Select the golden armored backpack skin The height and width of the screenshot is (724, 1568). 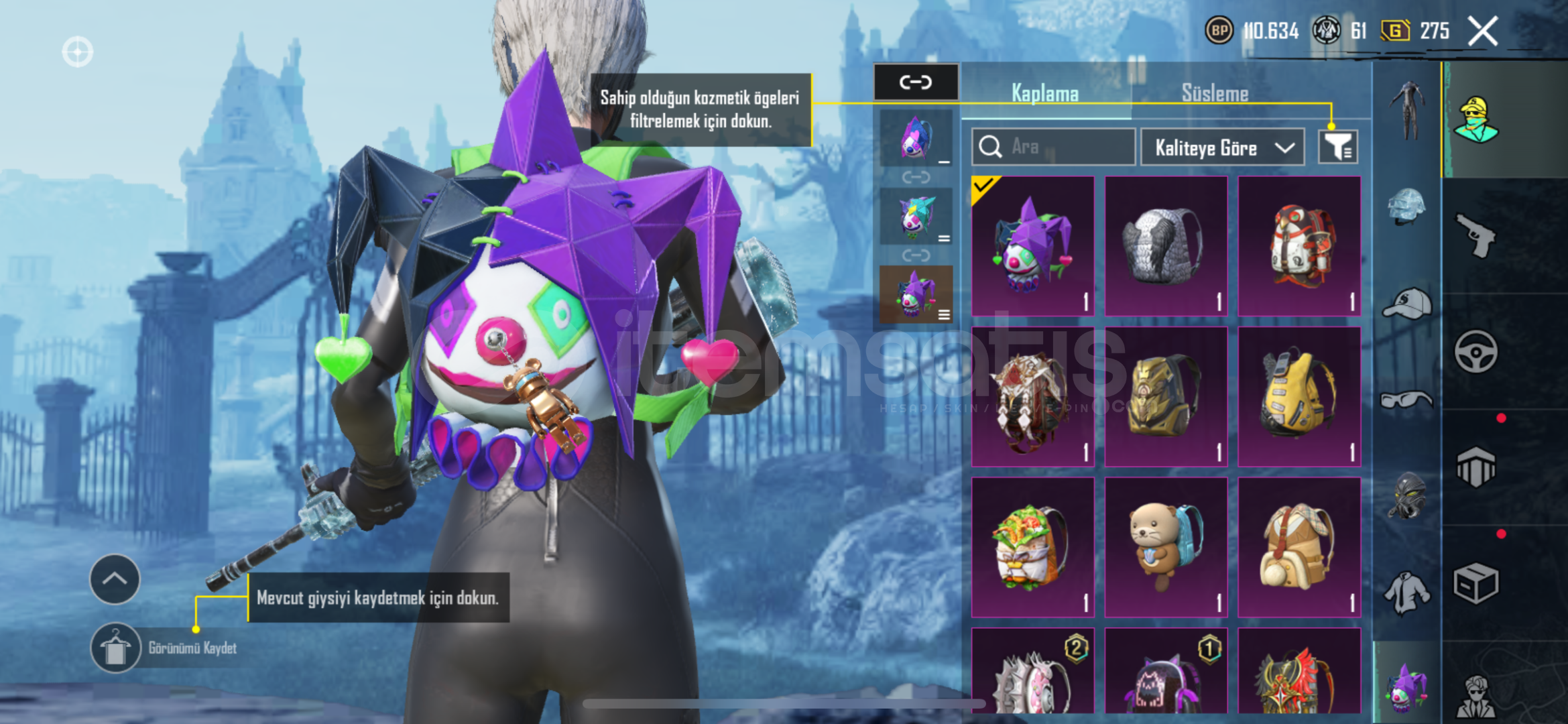click(x=1166, y=397)
